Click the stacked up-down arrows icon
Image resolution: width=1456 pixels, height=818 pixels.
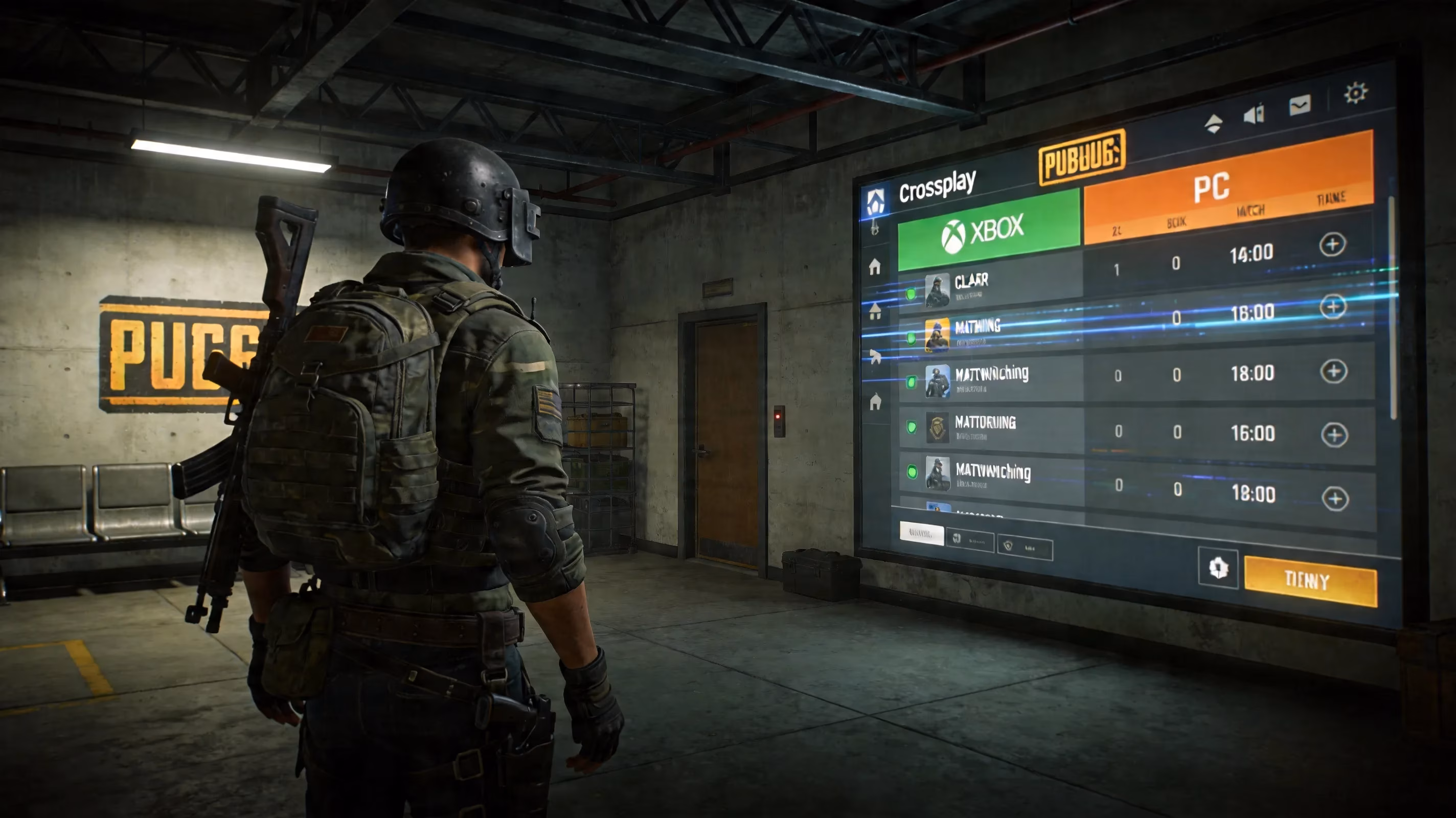click(1213, 123)
